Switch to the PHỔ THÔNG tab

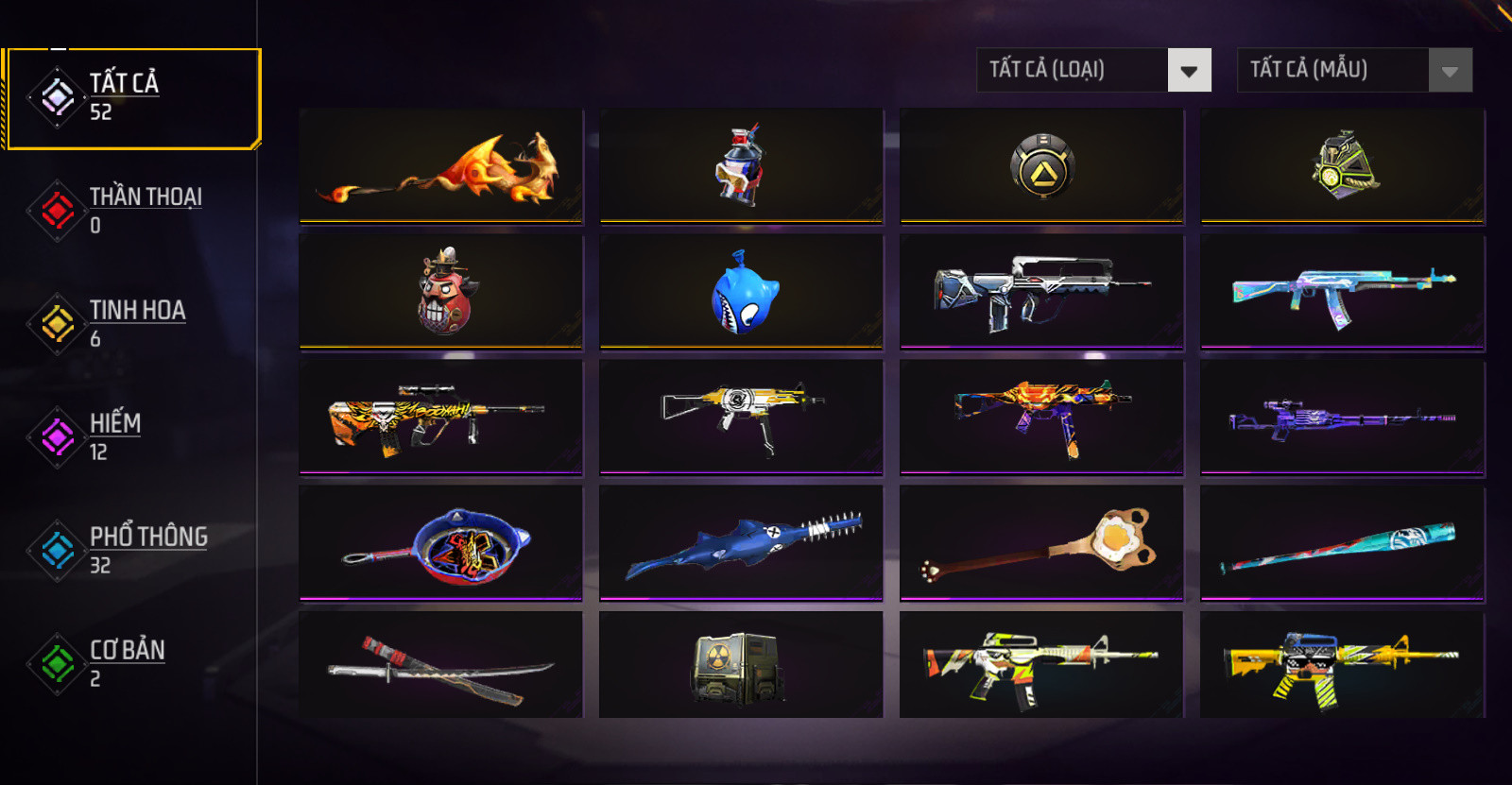pyautogui.click(x=132, y=550)
